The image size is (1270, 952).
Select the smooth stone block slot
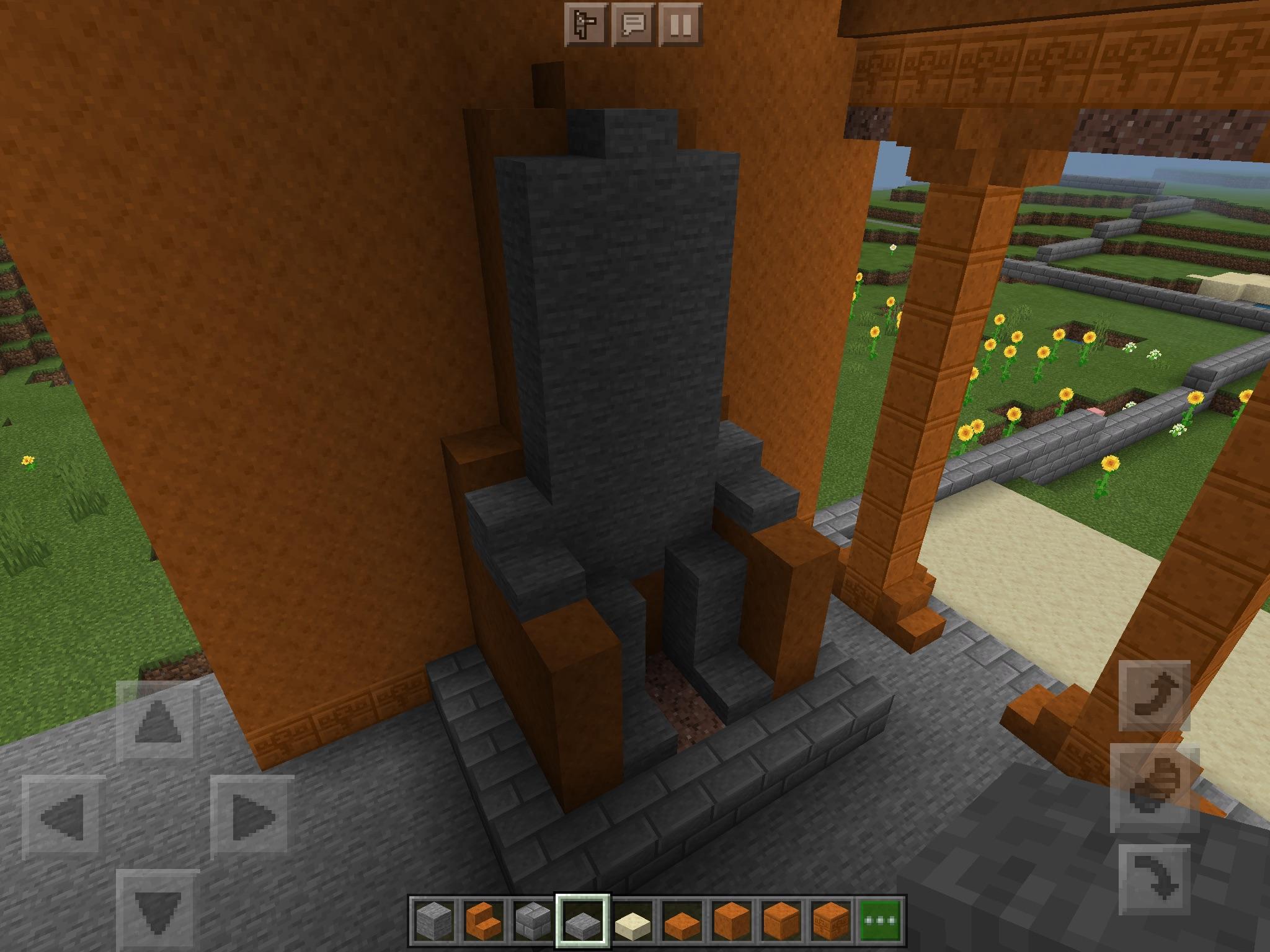point(430,922)
